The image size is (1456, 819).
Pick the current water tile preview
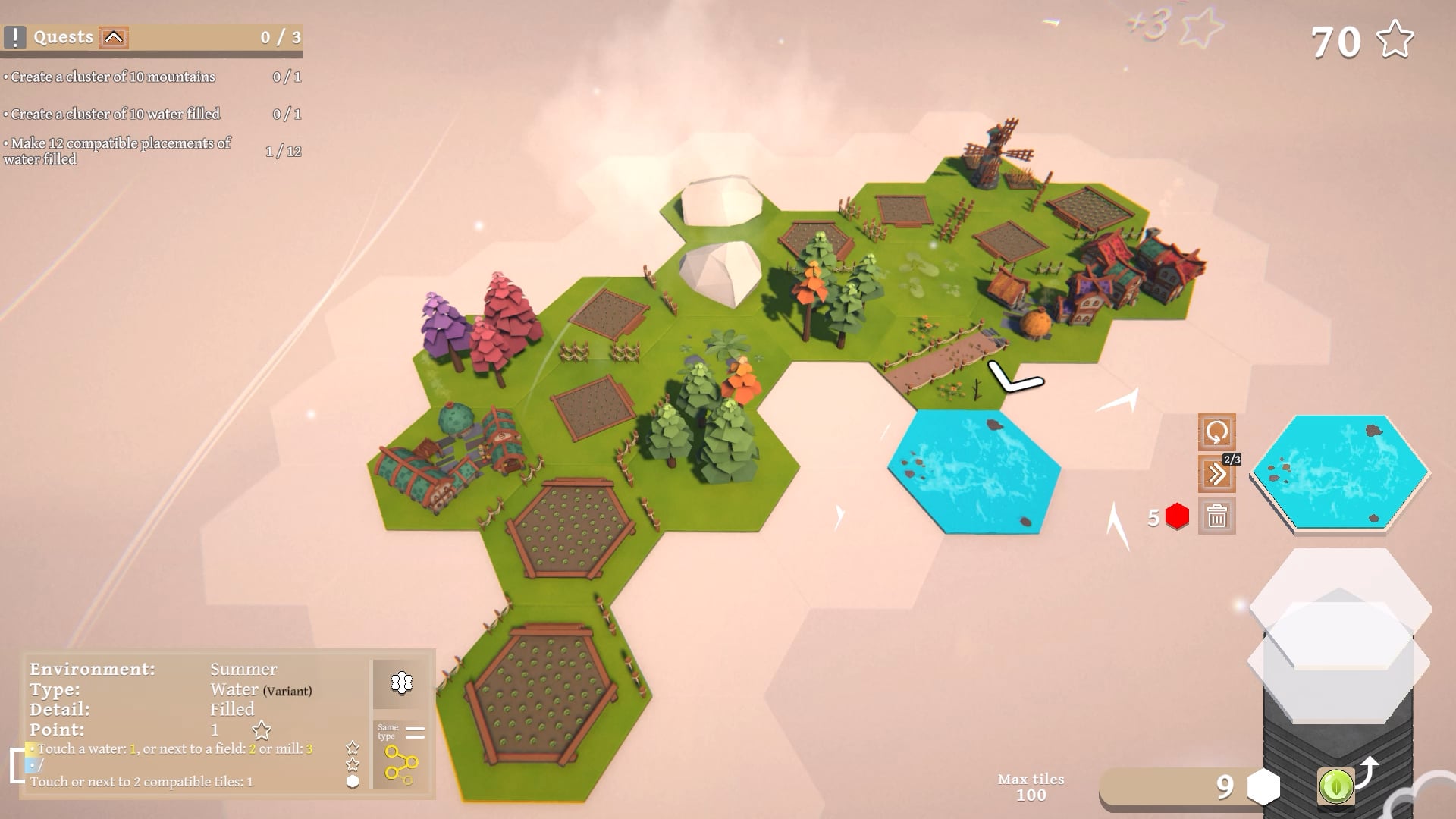click(1340, 471)
